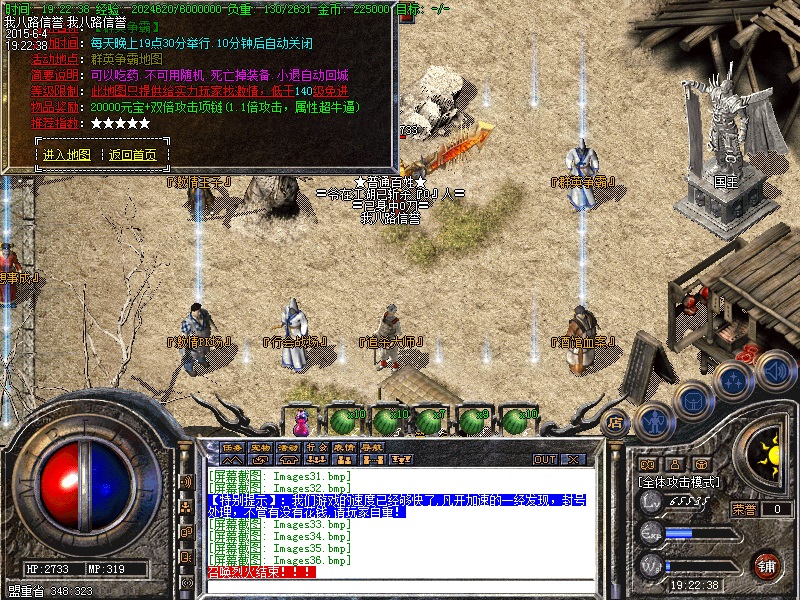800x600 pixels.
Task: Open the 宠物 pet tab
Action: click(x=261, y=447)
